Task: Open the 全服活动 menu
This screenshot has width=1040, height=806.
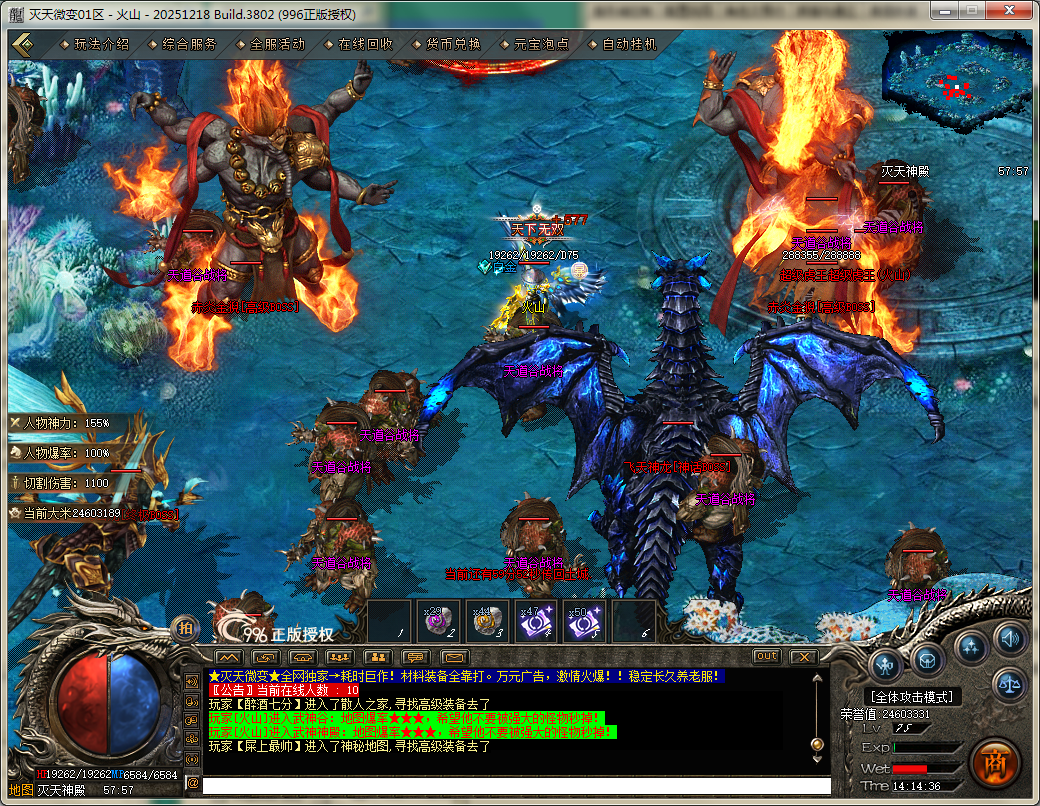Action: click(x=277, y=44)
